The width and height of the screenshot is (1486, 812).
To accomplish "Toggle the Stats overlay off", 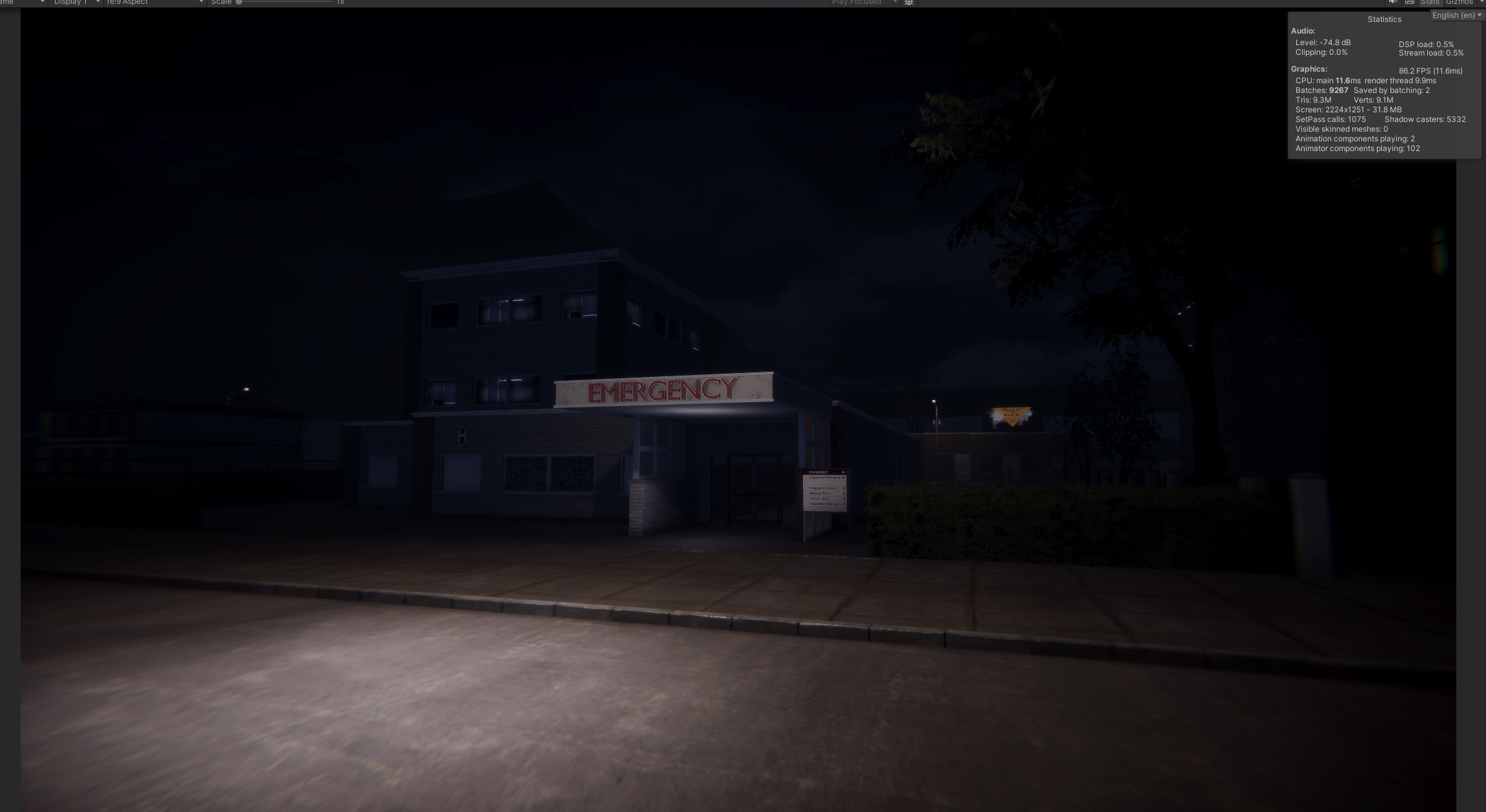I will tap(1430, 3).
